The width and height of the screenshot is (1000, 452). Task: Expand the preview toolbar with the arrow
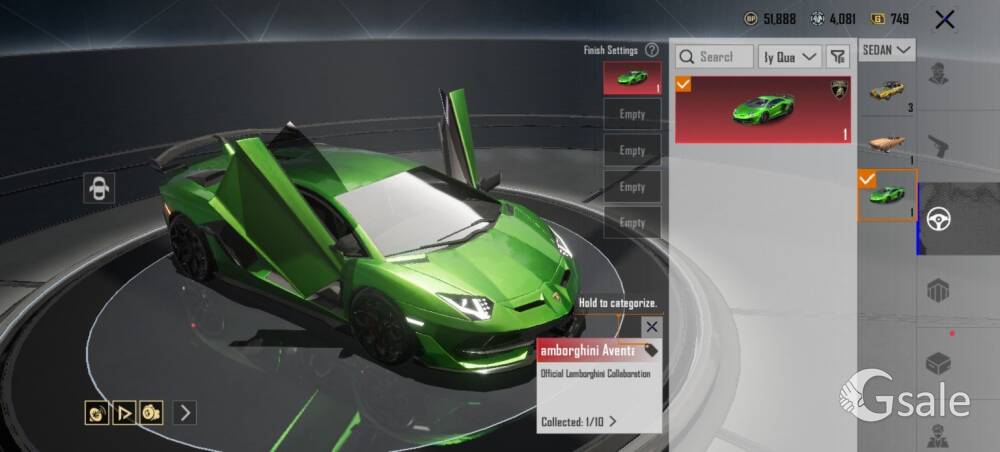click(x=184, y=412)
